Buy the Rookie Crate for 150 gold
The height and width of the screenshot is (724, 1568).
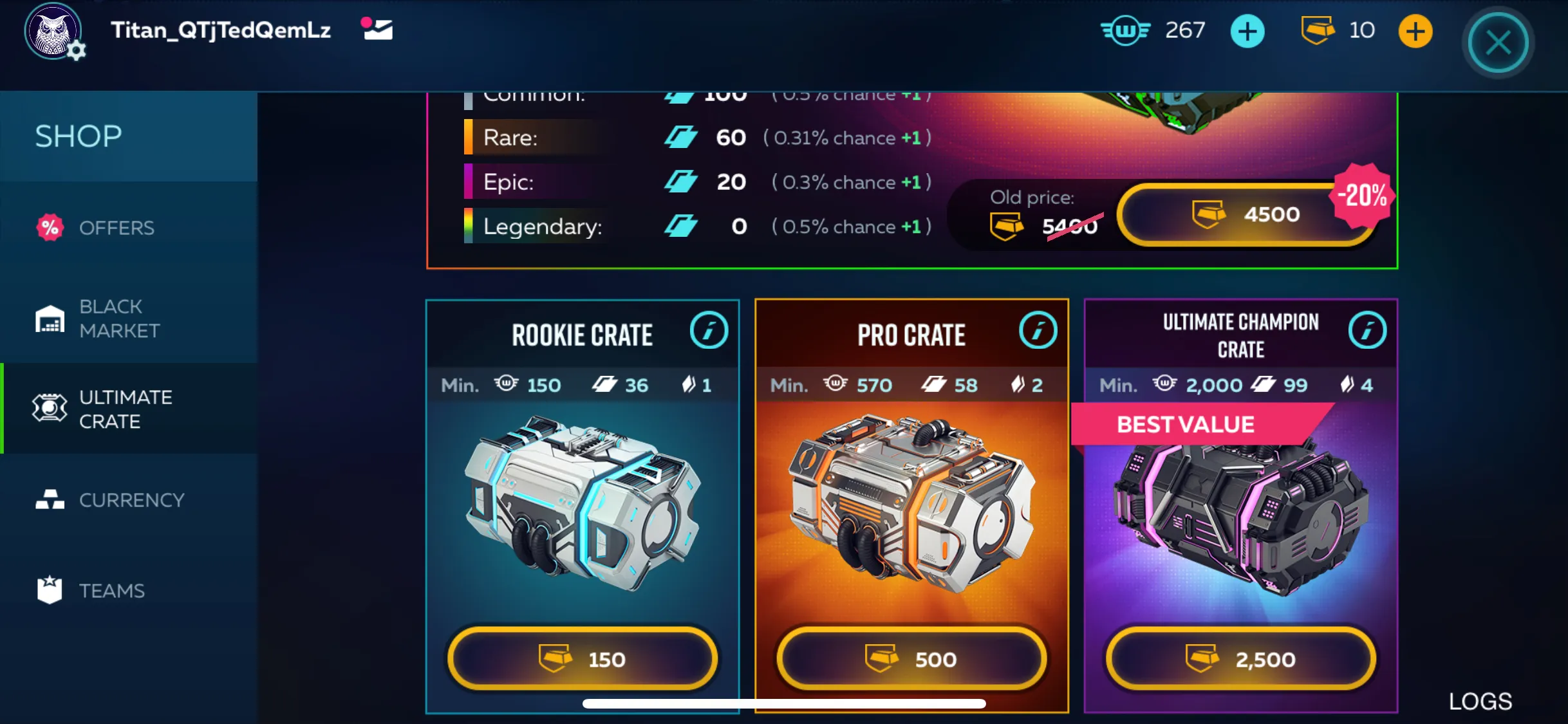pos(583,659)
